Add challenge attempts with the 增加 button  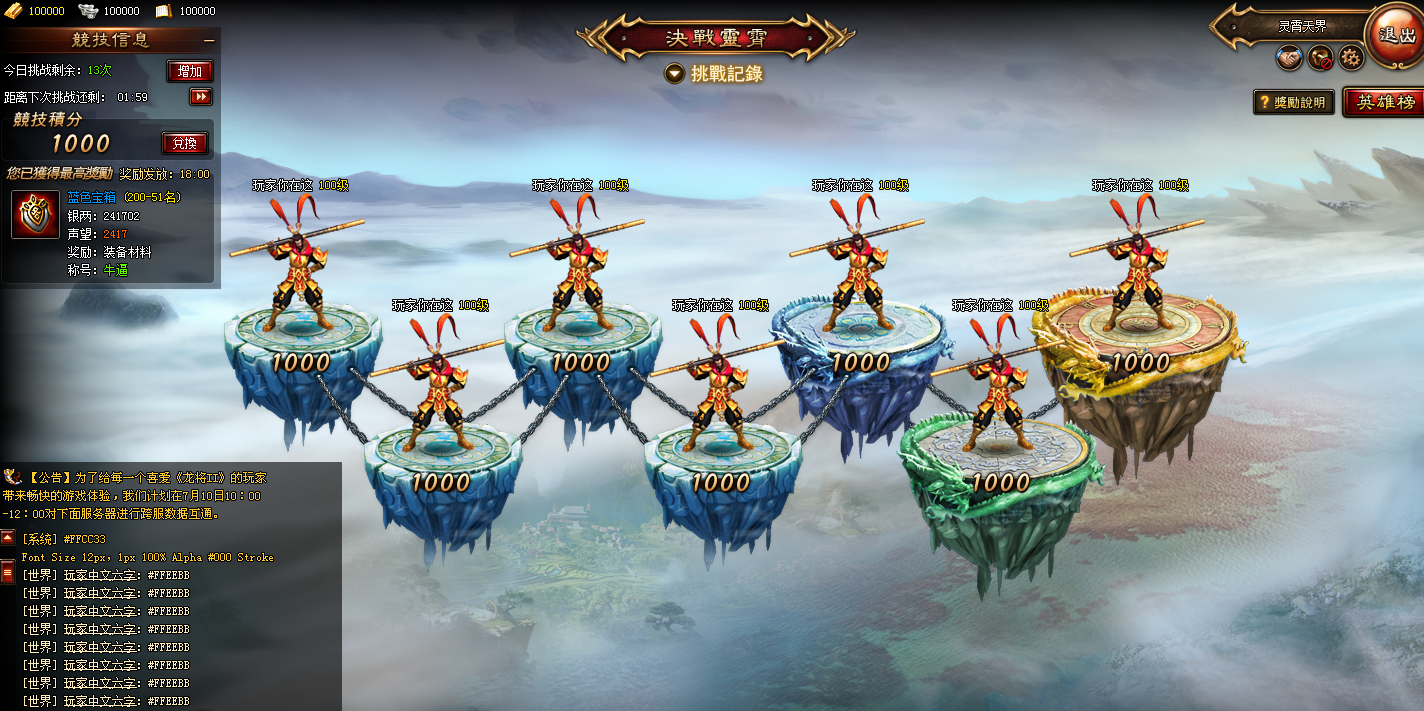point(189,71)
